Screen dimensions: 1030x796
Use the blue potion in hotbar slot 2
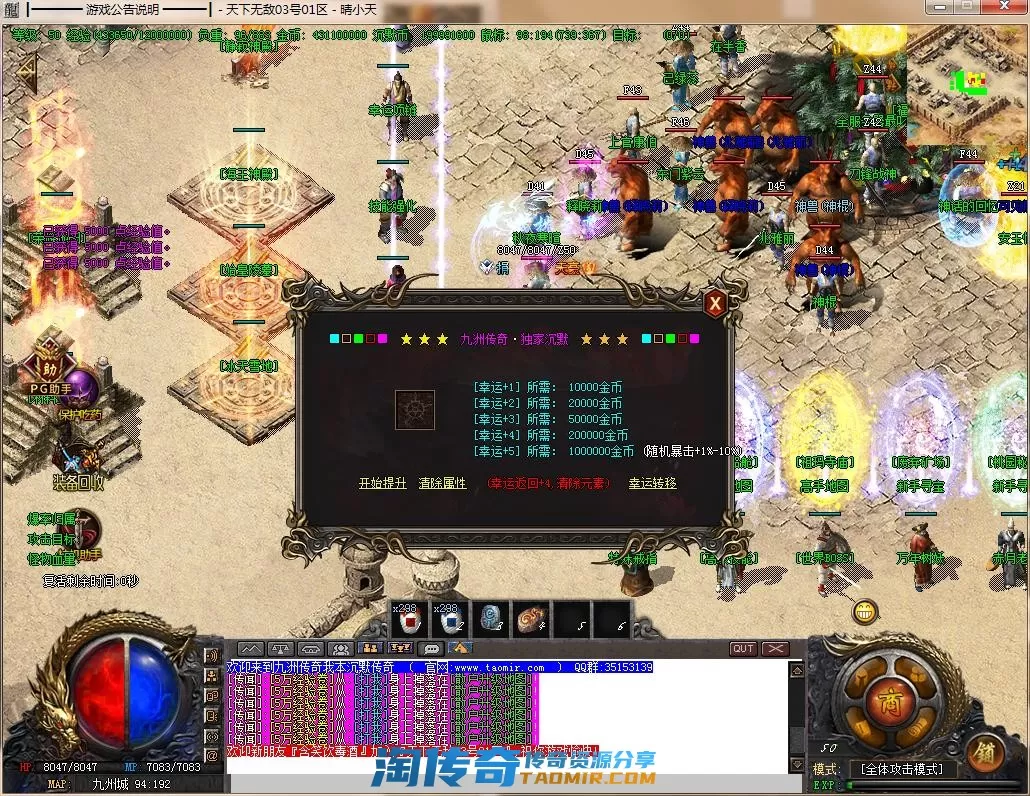pos(450,621)
